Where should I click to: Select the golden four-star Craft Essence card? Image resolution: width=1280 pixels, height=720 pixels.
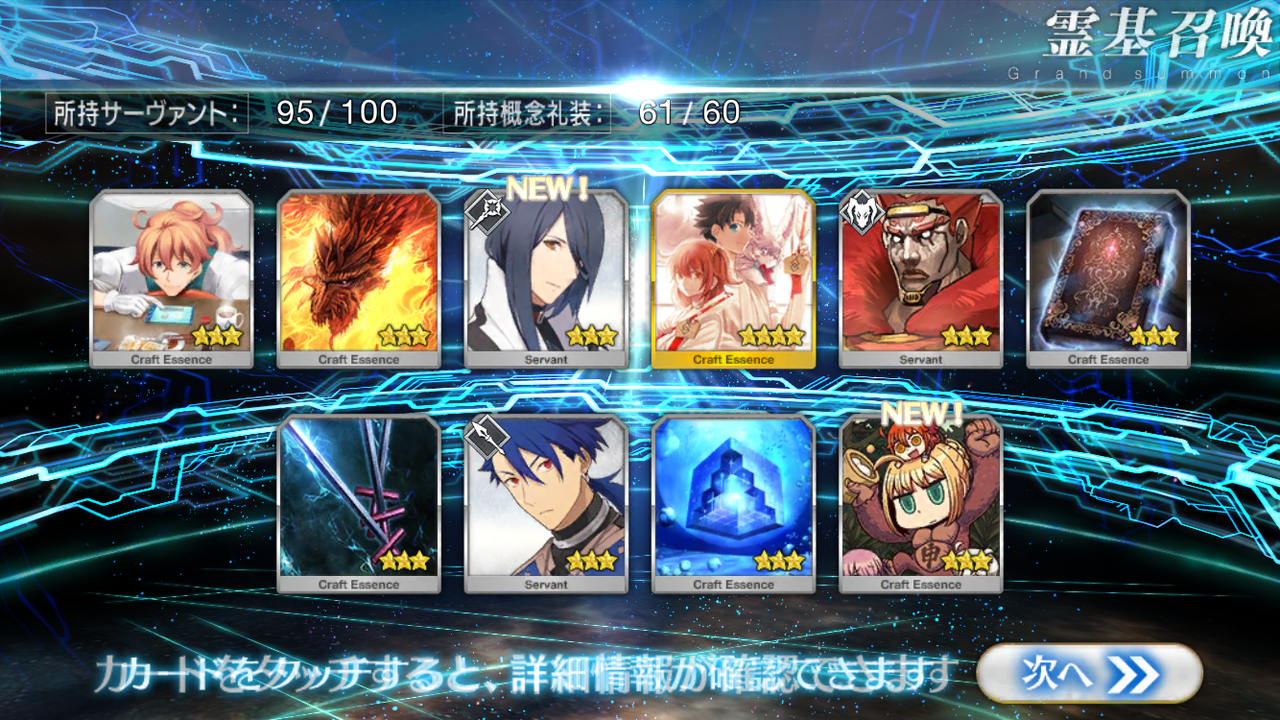(734, 270)
